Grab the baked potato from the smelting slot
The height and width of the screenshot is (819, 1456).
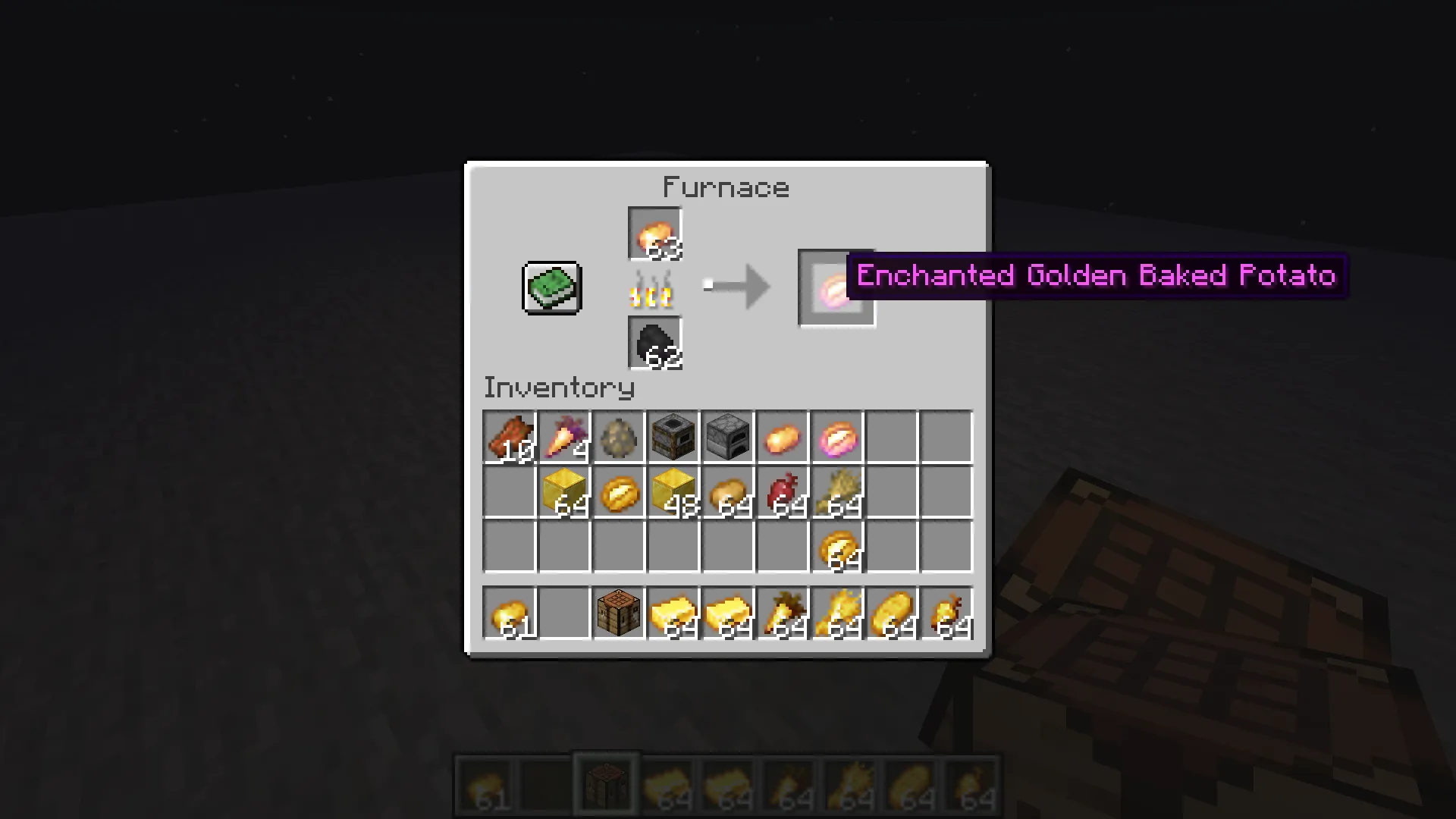(x=654, y=234)
